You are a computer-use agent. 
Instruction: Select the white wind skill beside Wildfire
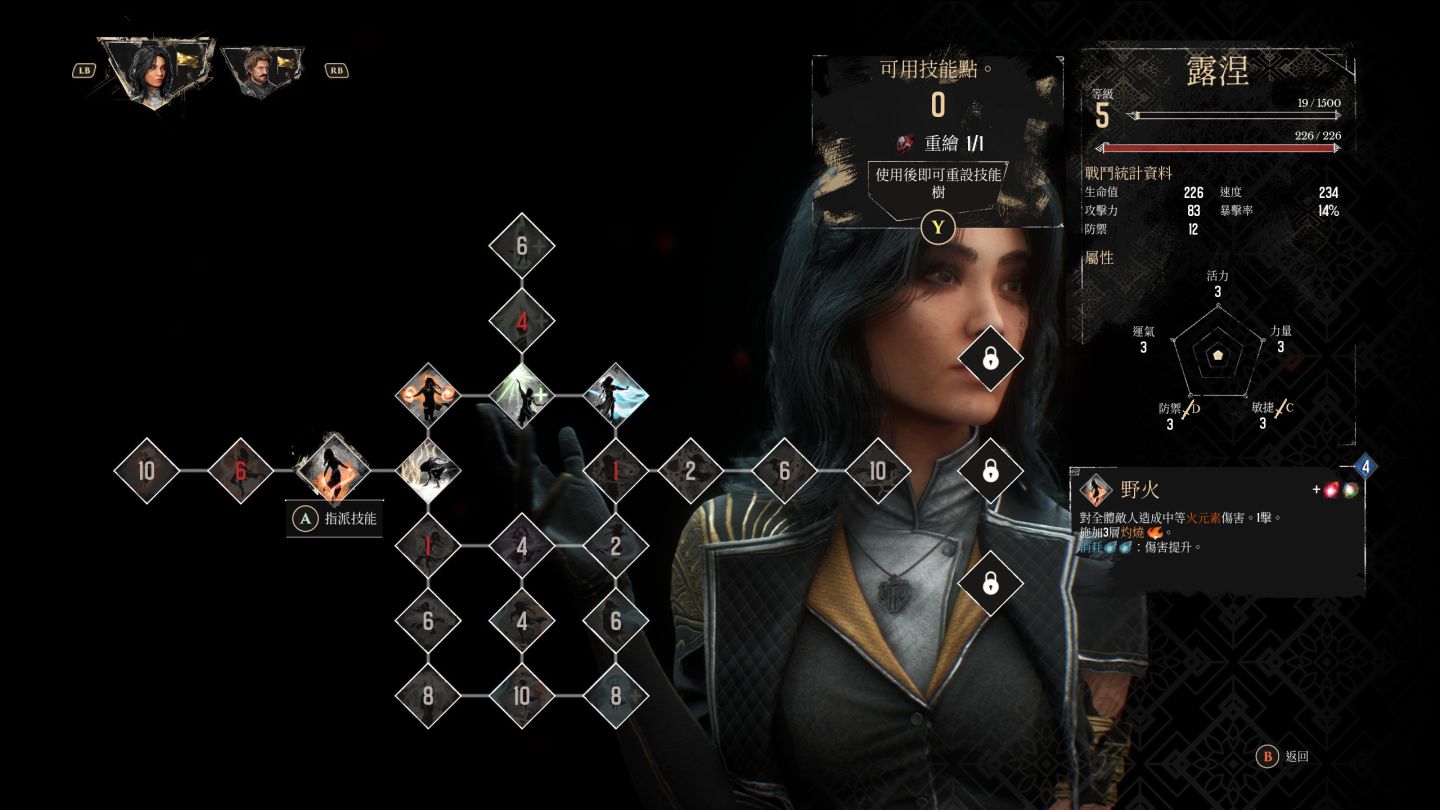(428, 469)
